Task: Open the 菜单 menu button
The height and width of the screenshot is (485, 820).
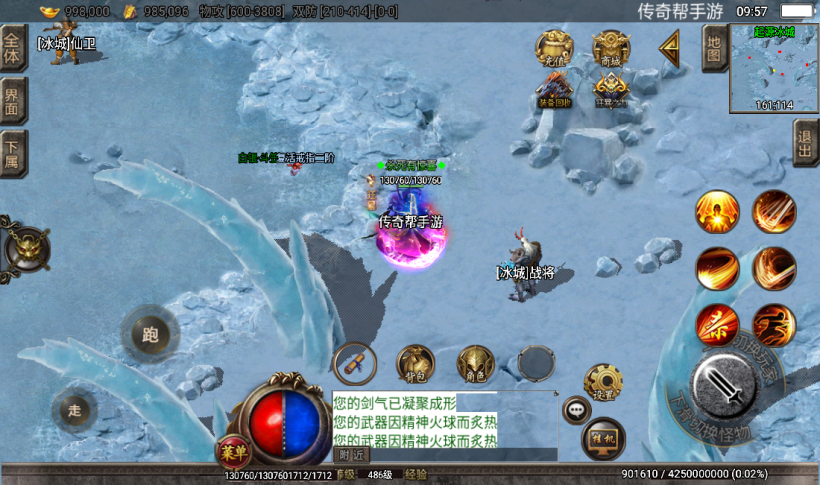Action: pos(232,451)
